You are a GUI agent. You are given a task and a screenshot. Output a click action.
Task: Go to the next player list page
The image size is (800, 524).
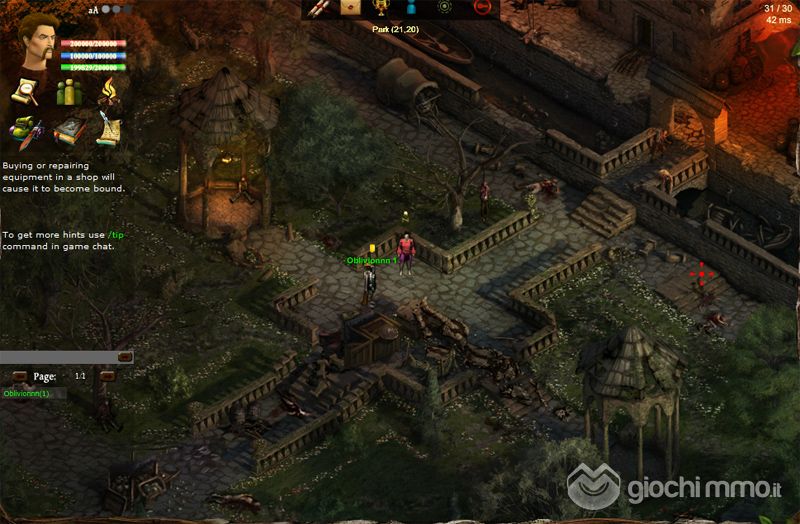coord(108,376)
